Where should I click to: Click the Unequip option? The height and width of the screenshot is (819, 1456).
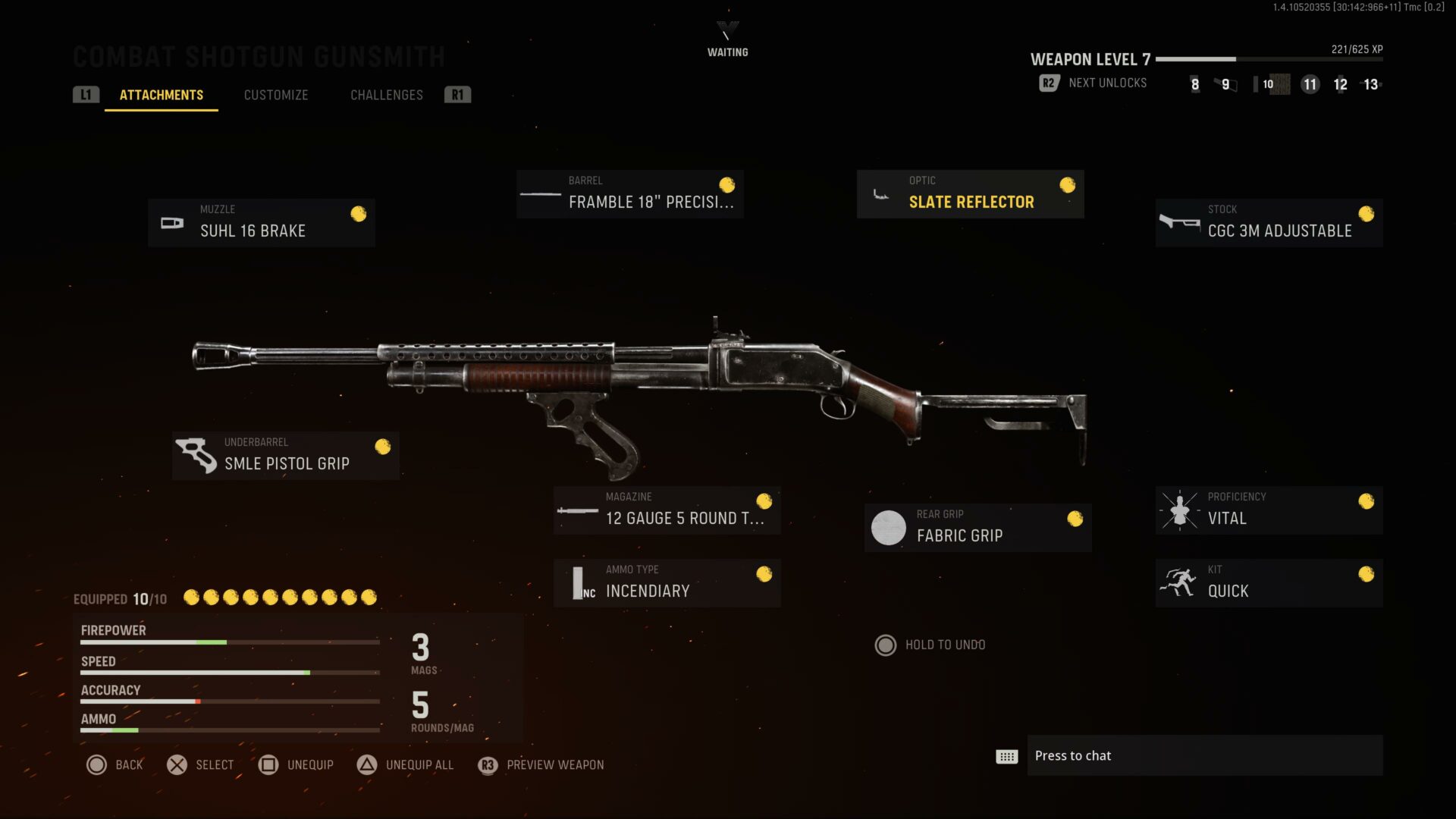[297, 764]
